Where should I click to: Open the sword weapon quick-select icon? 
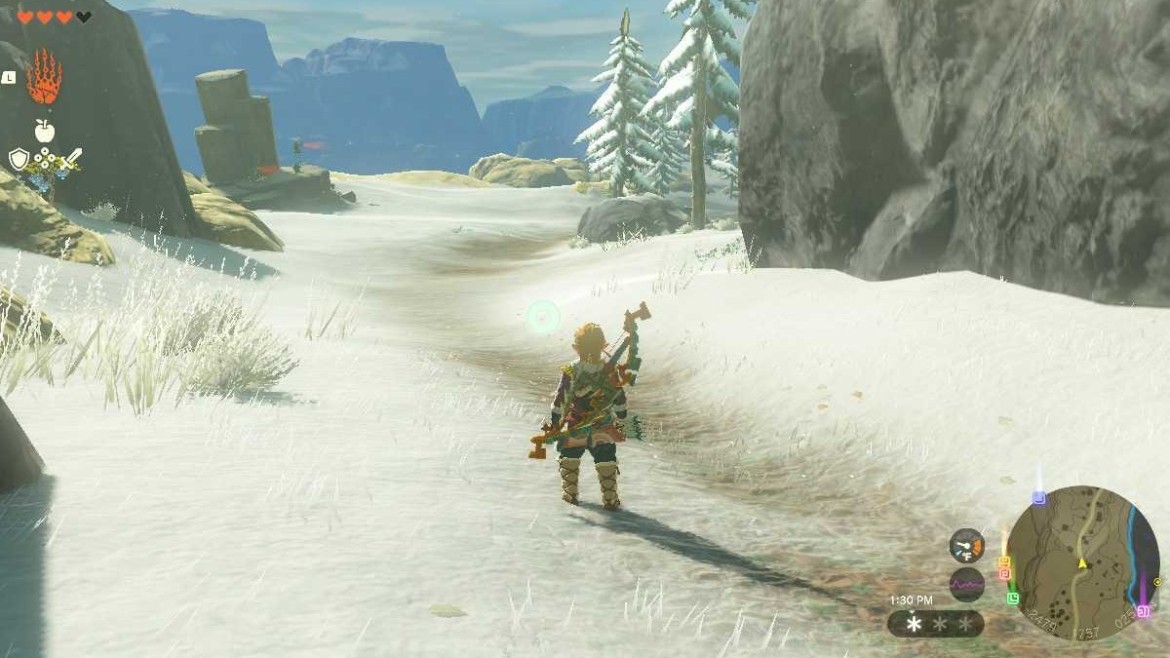pyautogui.click(x=72, y=159)
